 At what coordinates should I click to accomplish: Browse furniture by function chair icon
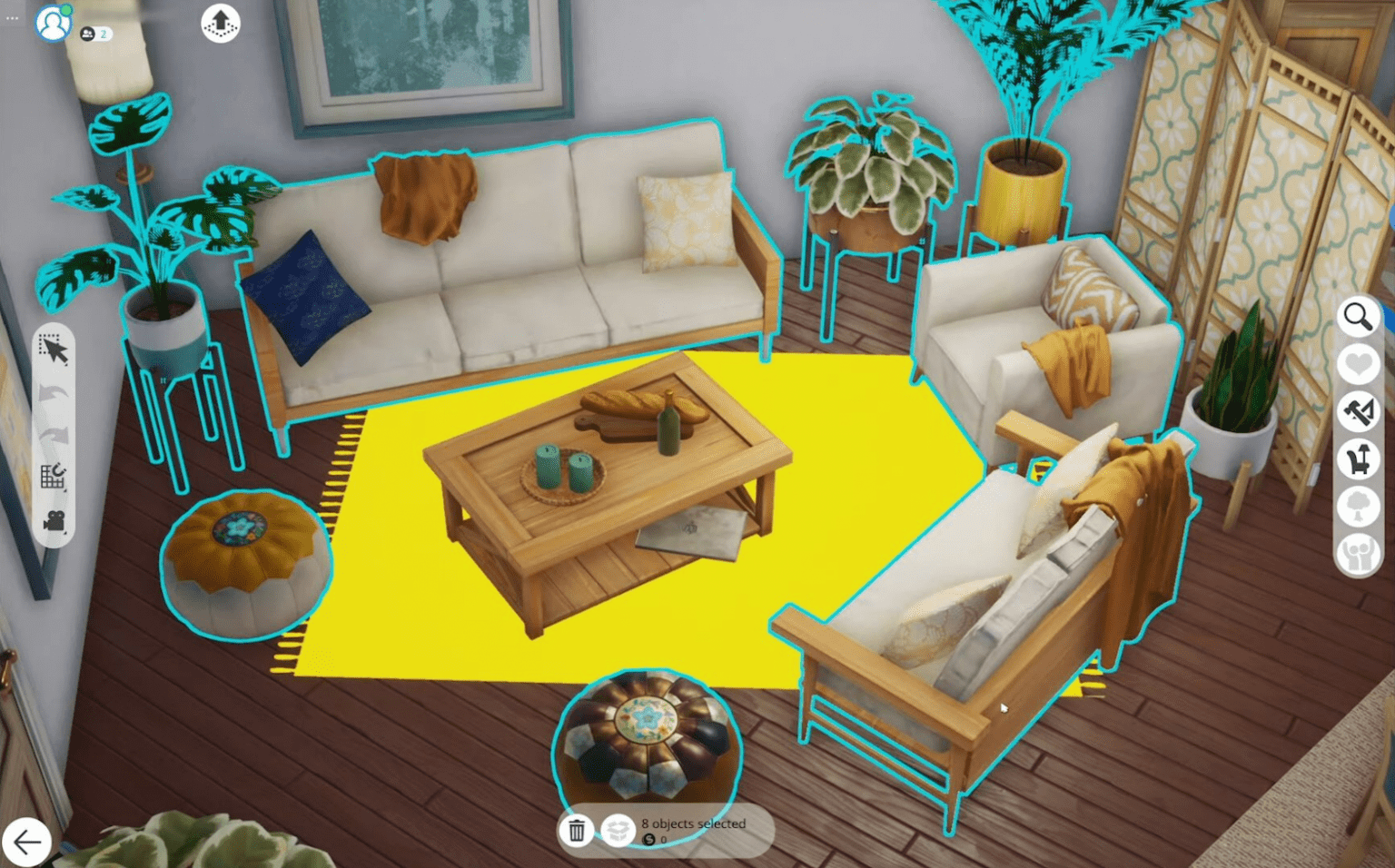click(x=1359, y=459)
